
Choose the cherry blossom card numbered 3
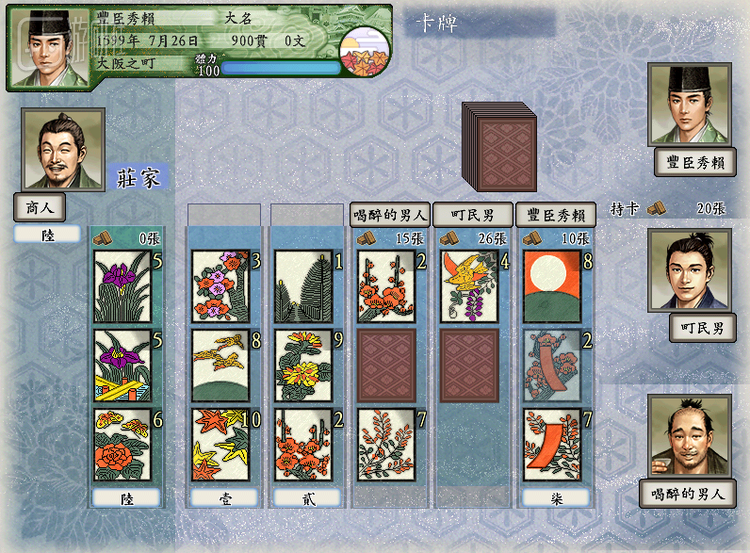point(220,286)
